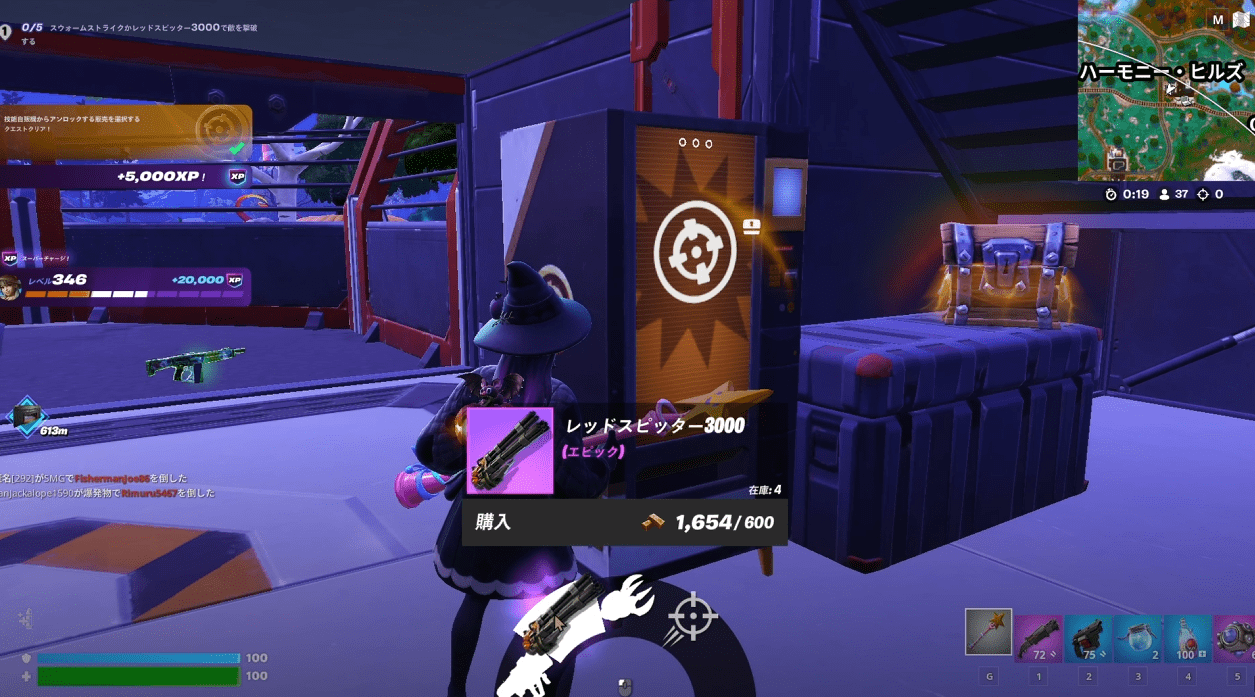Viewport: 1255px width, 697px height.
Task: Open the Harmony Hills minimap
Action: tap(1165, 95)
